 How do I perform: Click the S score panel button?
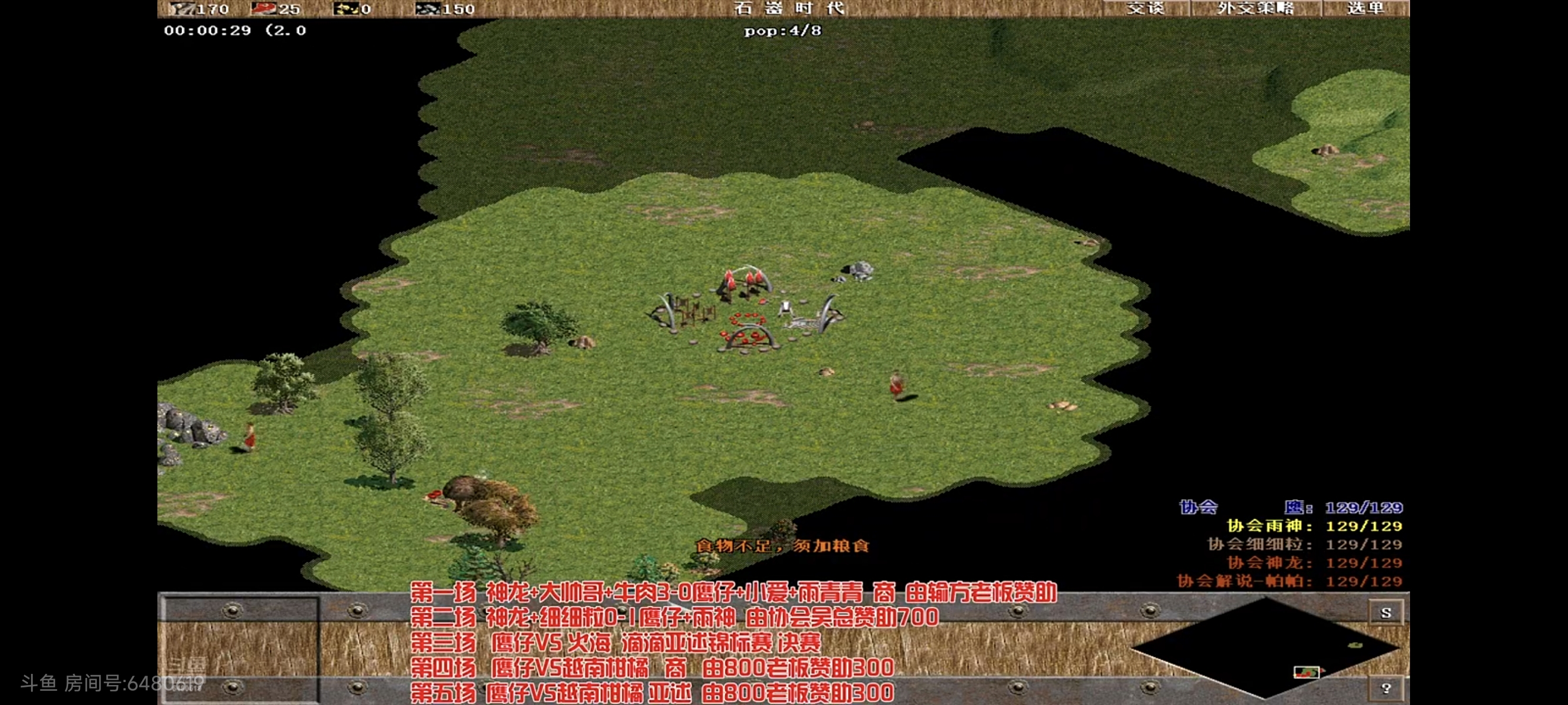(x=1386, y=614)
